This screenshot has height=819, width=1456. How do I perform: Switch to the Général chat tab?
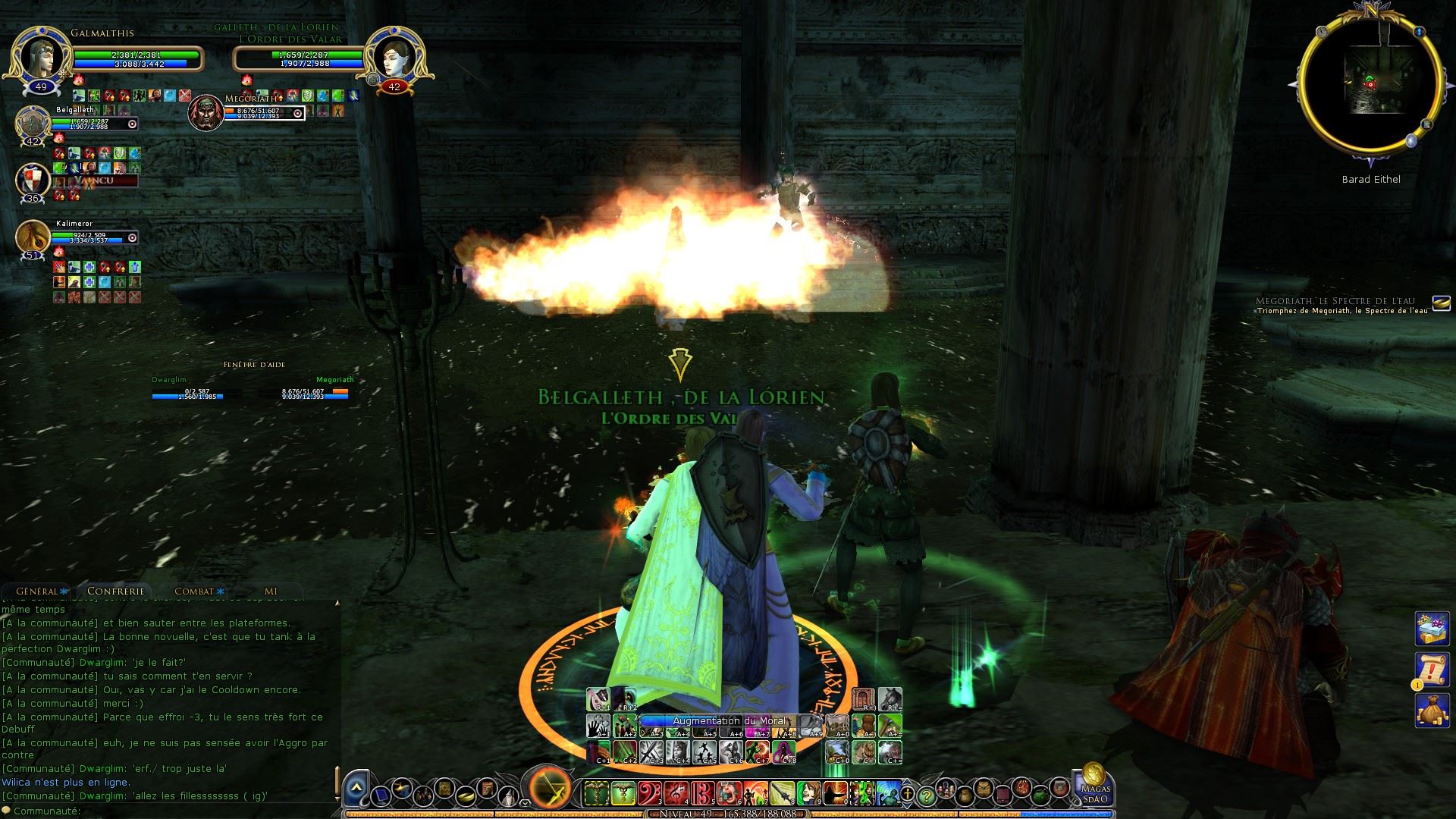(x=38, y=591)
